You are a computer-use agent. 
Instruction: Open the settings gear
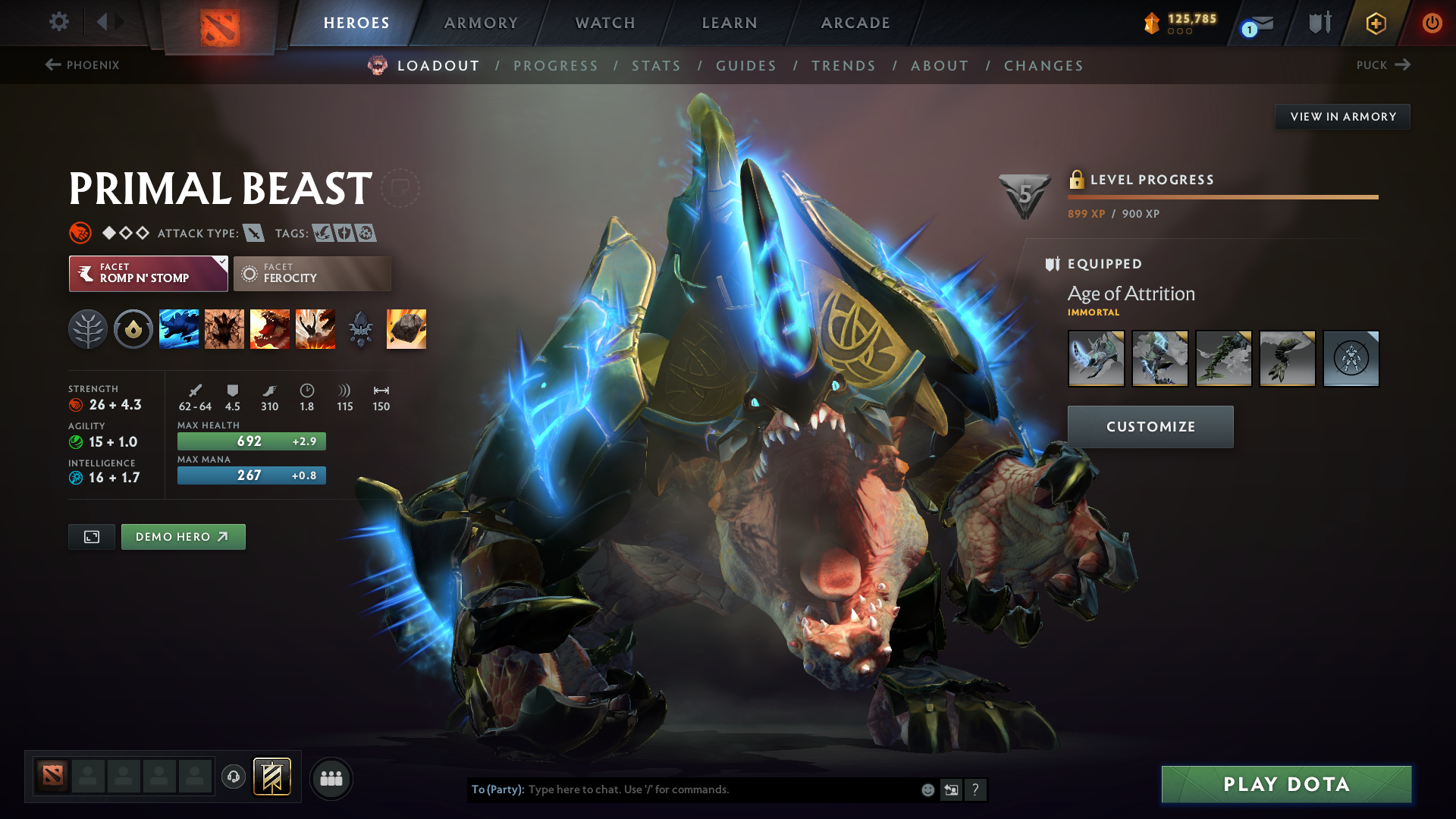click(58, 23)
